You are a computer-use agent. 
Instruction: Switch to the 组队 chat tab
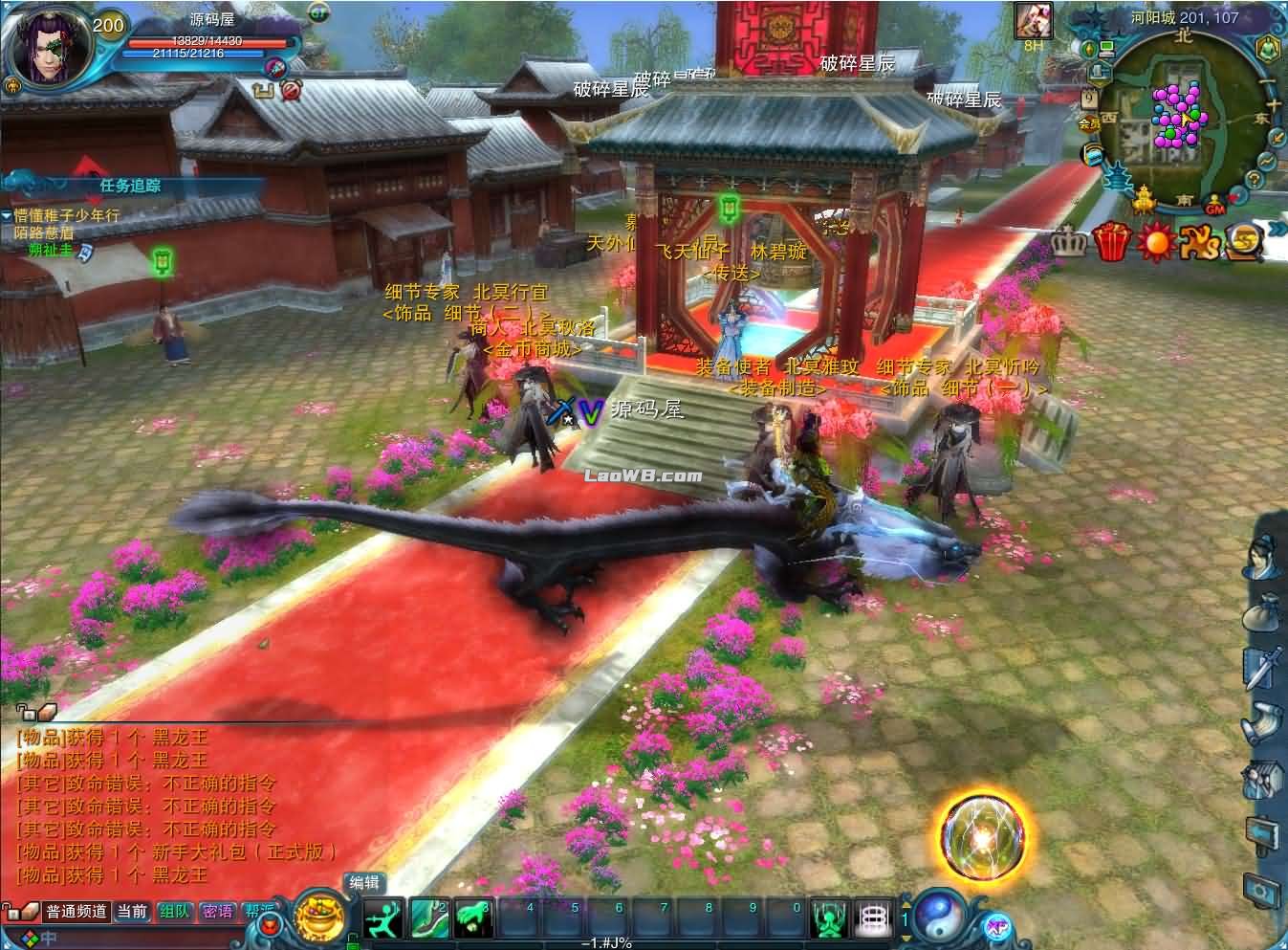pos(176,911)
